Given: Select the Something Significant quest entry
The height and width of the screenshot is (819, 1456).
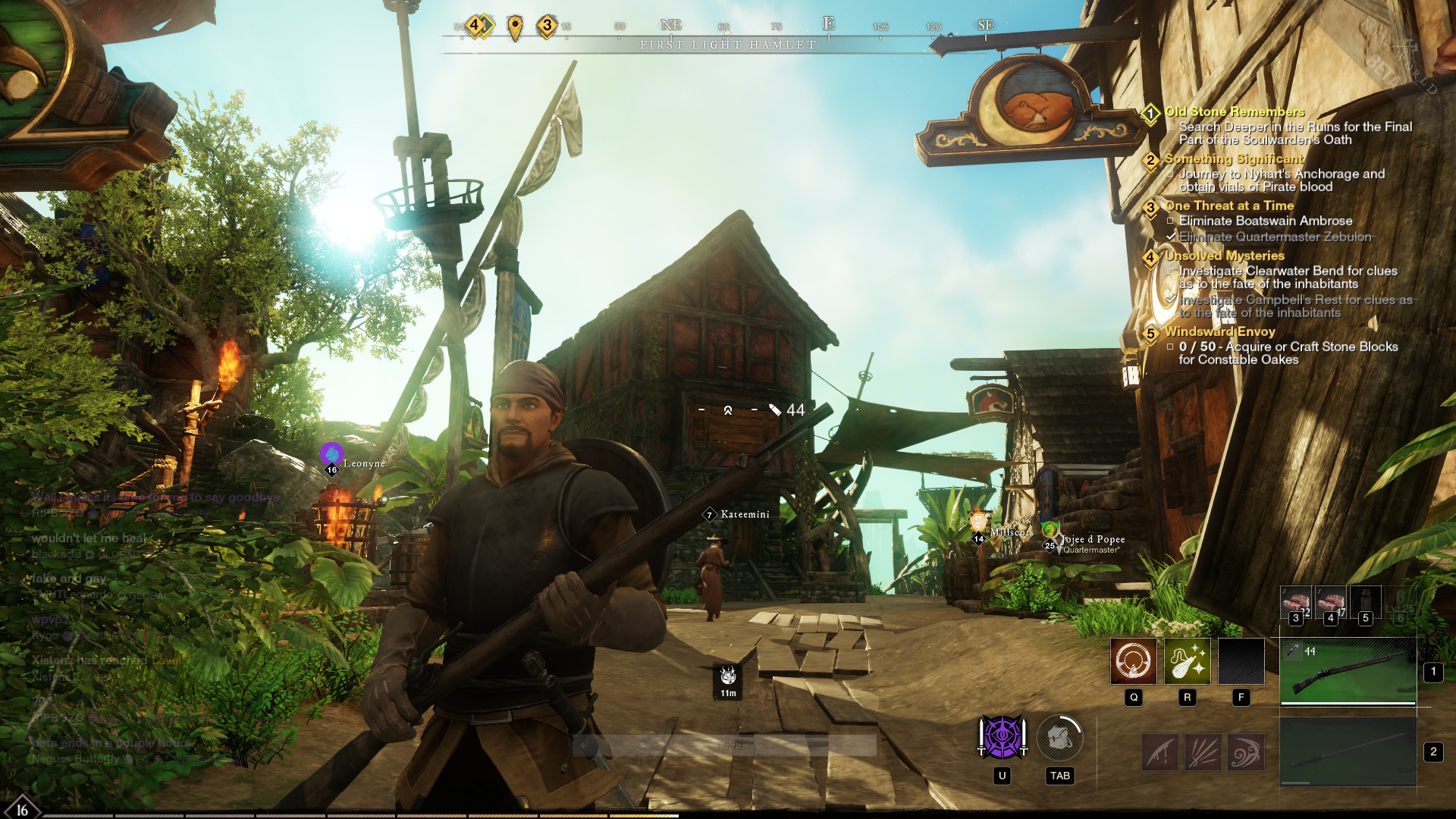Looking at the screenshot, I should pyautogui.click(x=1233, y=158).
